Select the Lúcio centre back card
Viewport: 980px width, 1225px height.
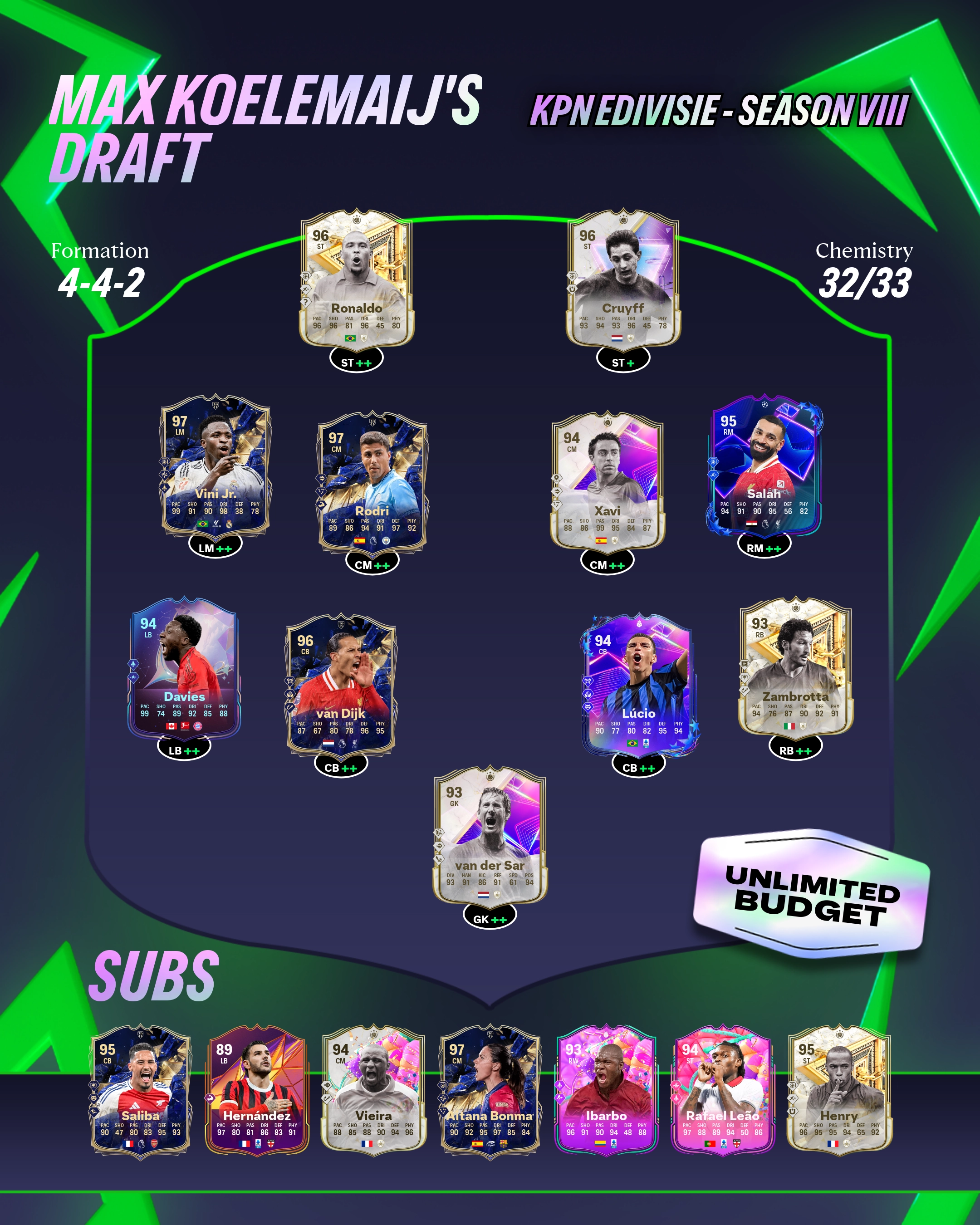pos(638,685)
